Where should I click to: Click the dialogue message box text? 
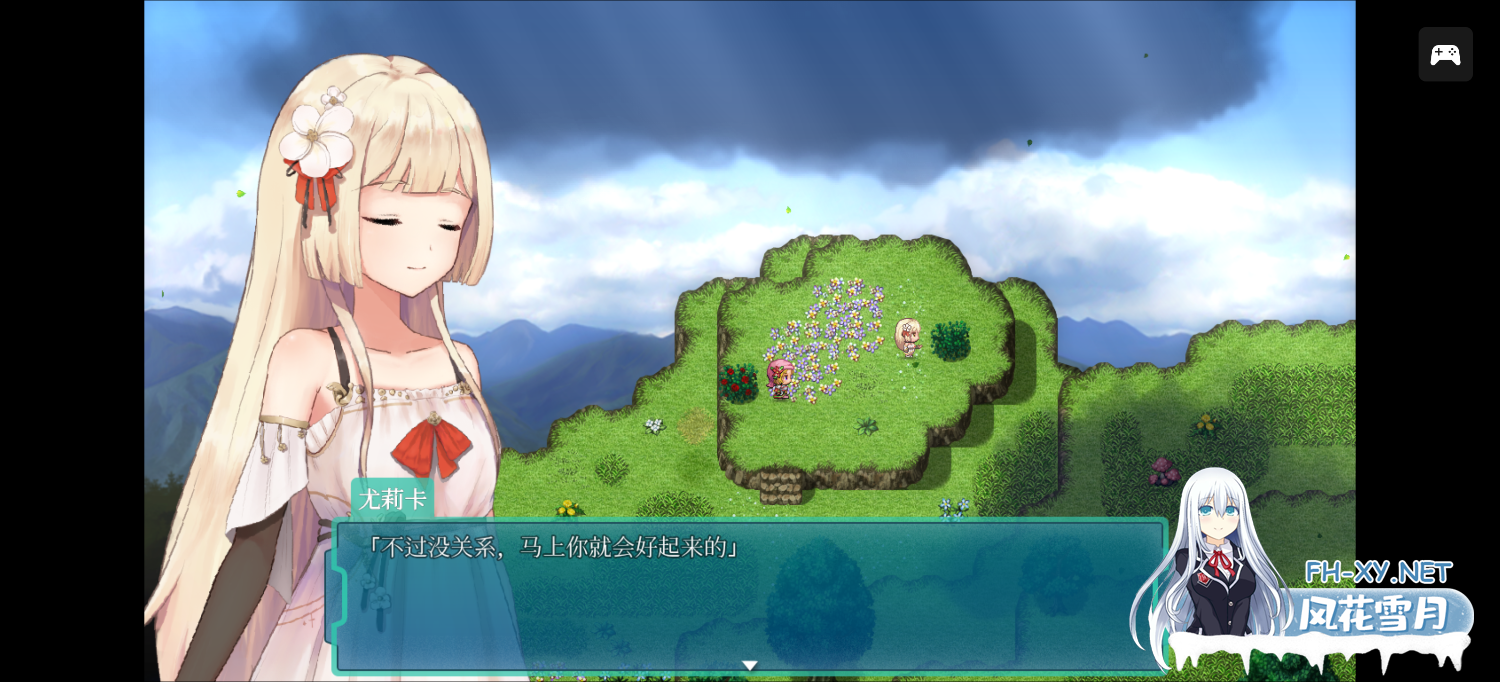coord(551,548)
